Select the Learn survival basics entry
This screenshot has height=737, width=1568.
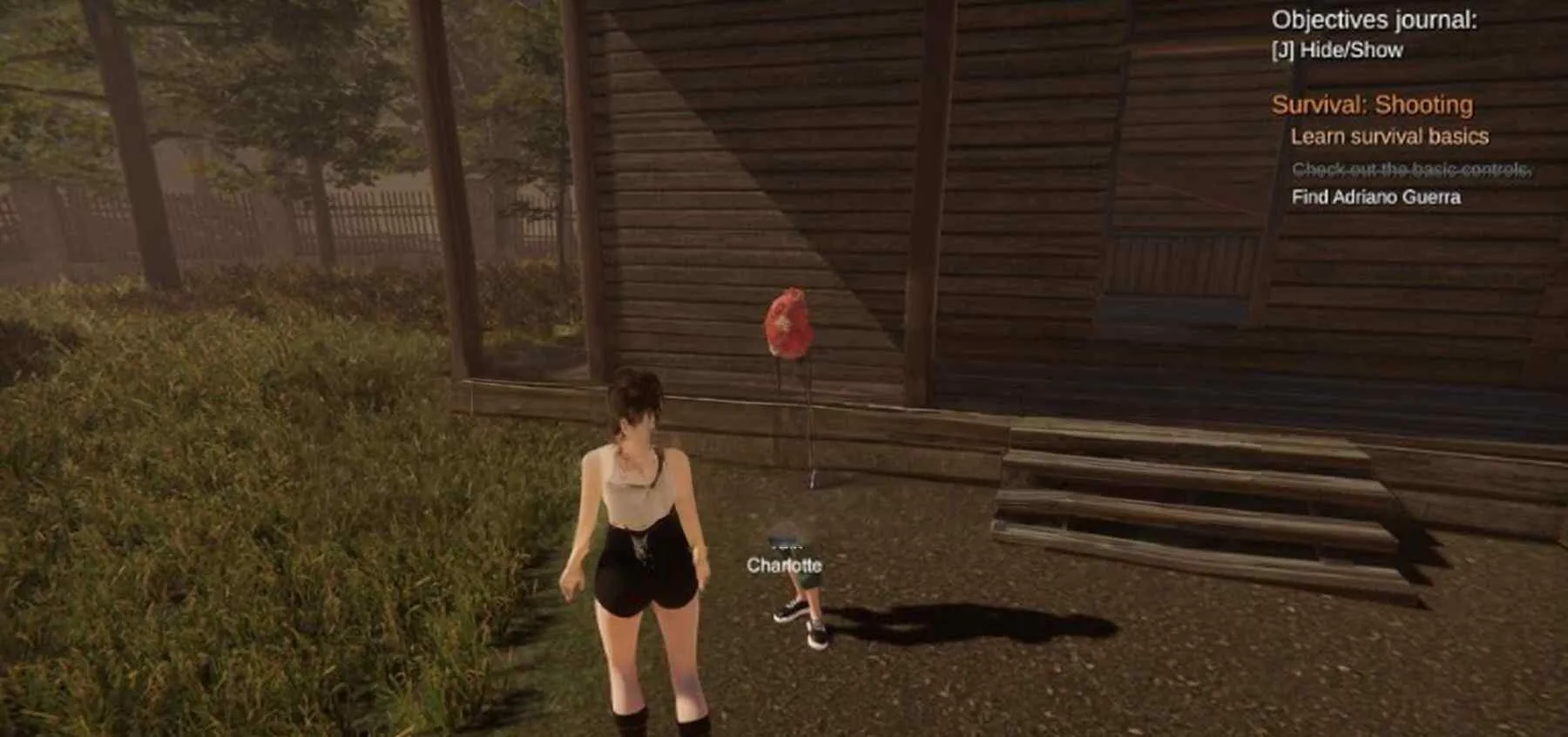(1389, 137)
